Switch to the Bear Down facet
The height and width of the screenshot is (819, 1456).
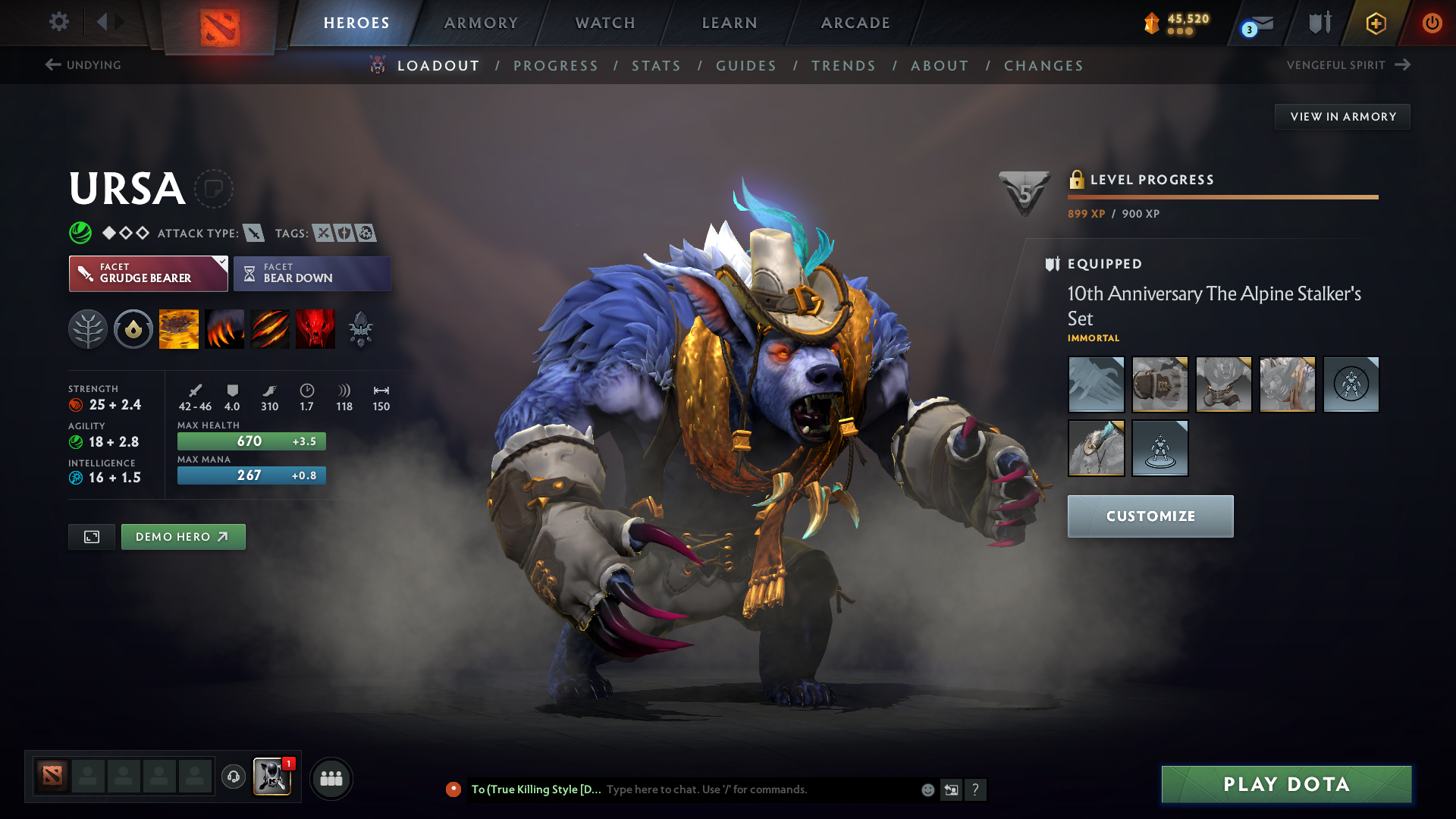[x=312, y=273]
